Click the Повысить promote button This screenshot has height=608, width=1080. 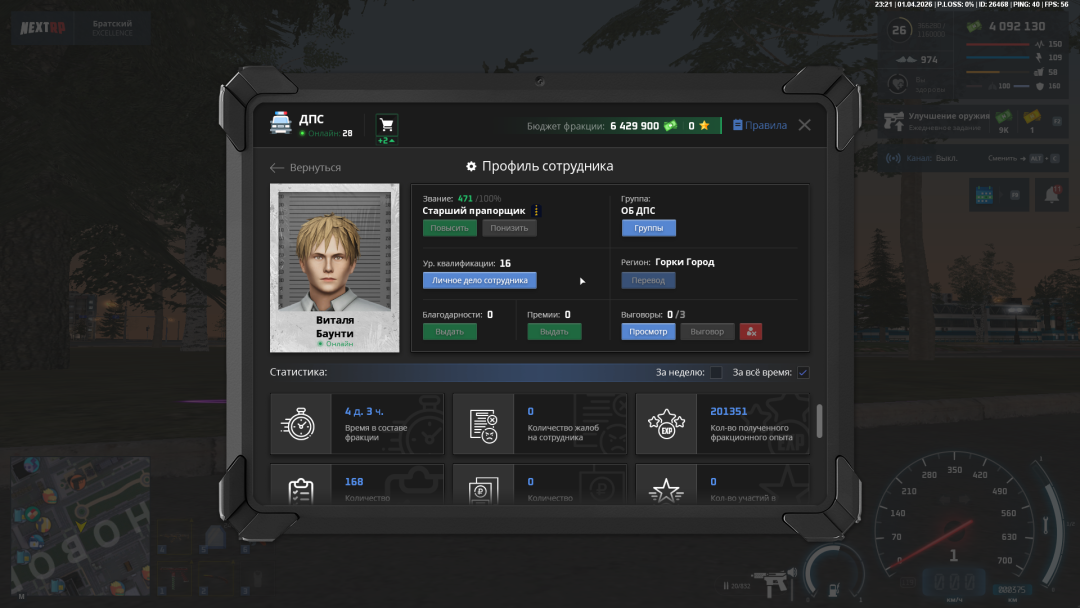pyautogui.click(x=449, y=228)
